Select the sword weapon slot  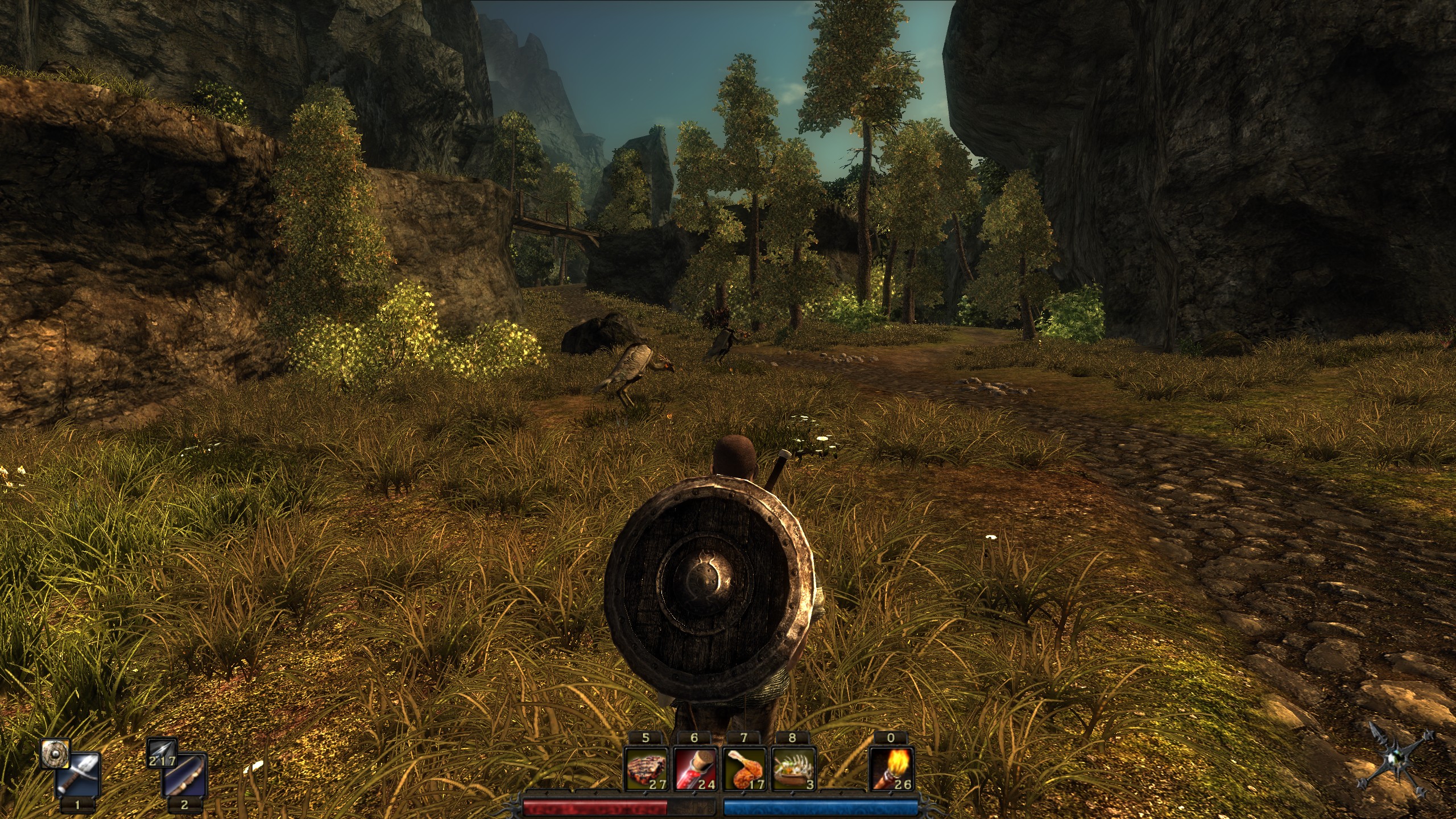tap(79, 775)
